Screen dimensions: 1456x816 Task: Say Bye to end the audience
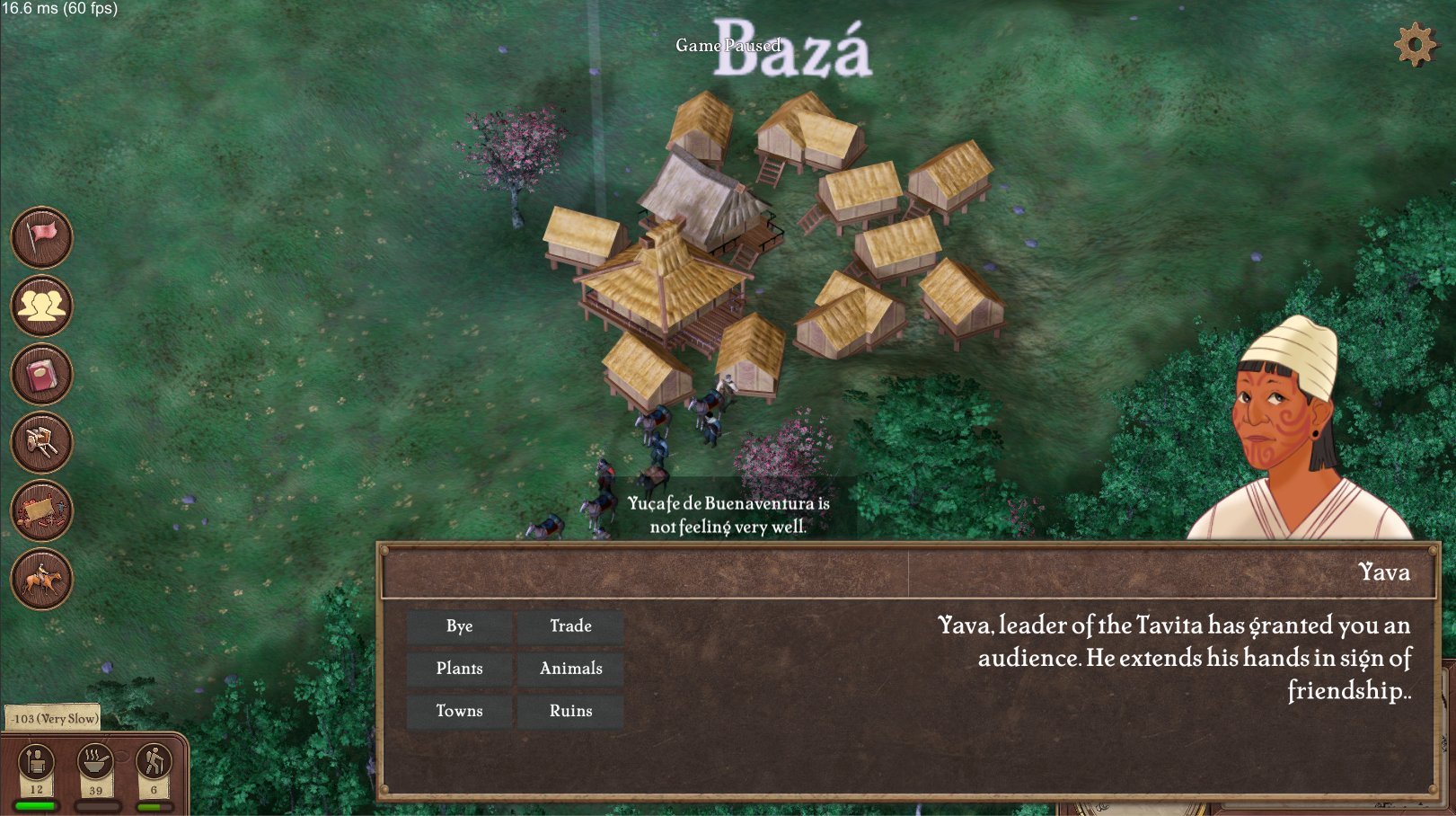[x=459, y=626]
